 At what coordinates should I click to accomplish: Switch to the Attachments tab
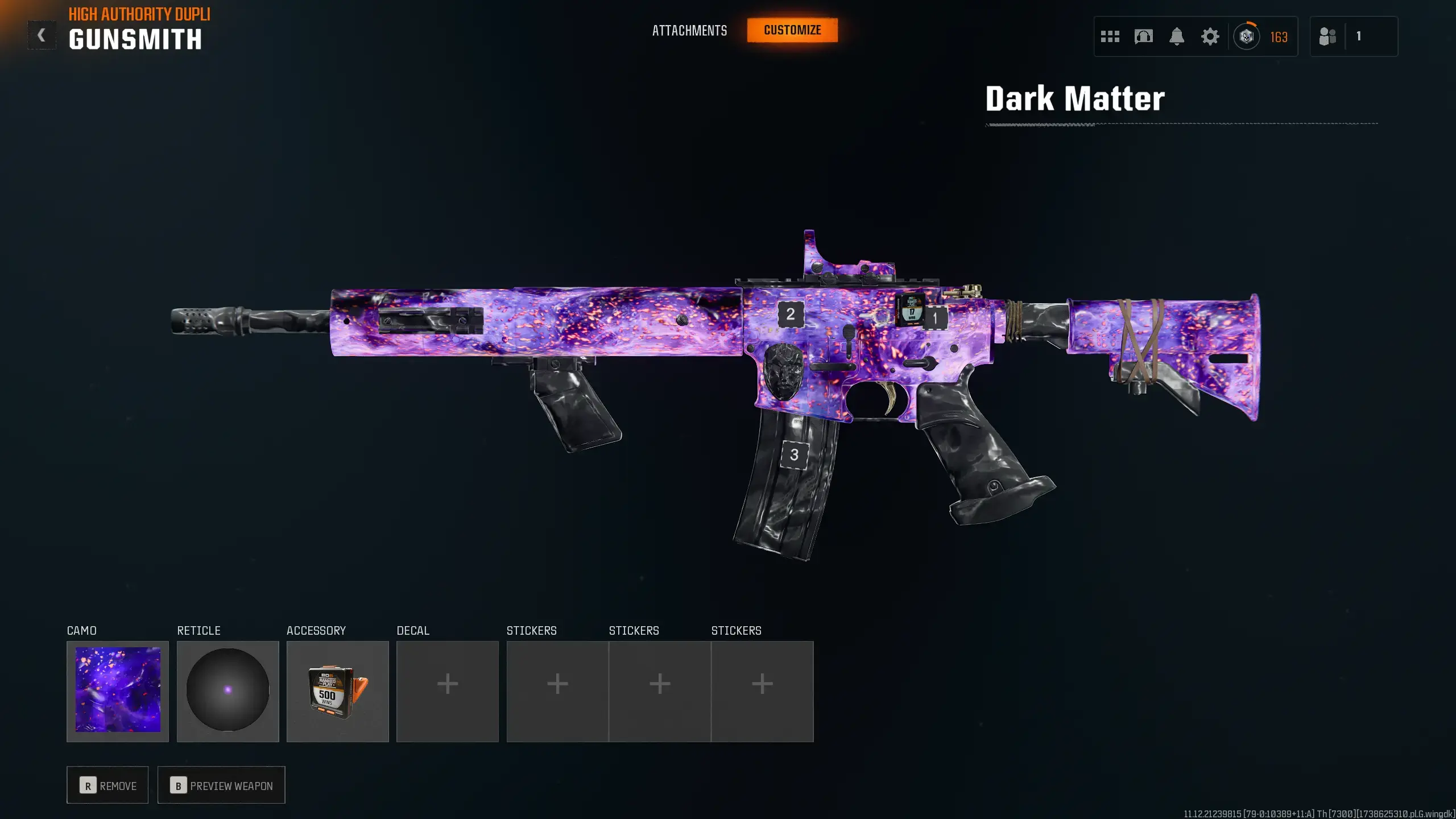(689, 31)
